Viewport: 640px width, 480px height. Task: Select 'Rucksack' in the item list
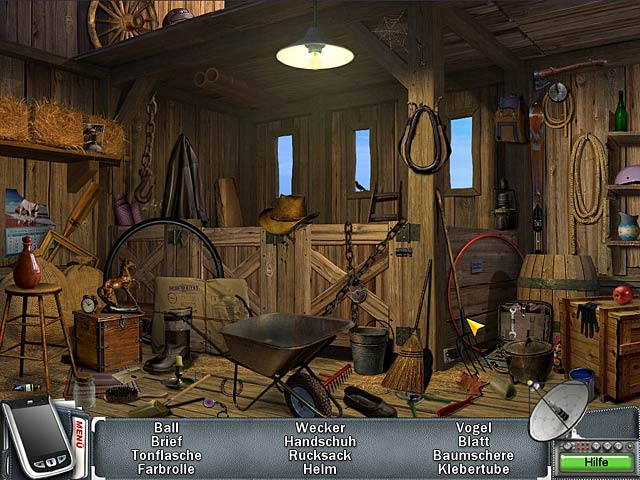point(320,454)
